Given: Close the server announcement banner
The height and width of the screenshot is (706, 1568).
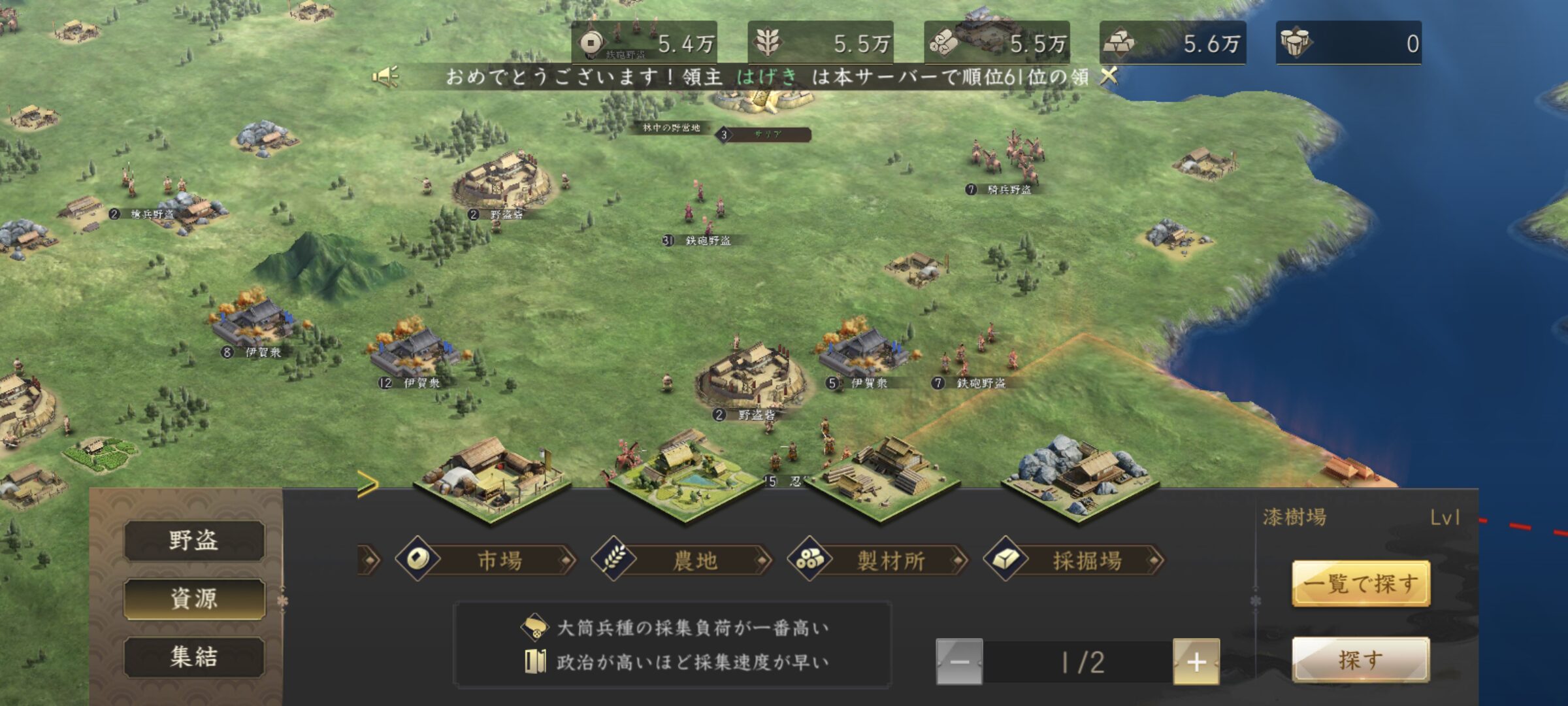Looking at the screenshot, I should pos(1109,76).
